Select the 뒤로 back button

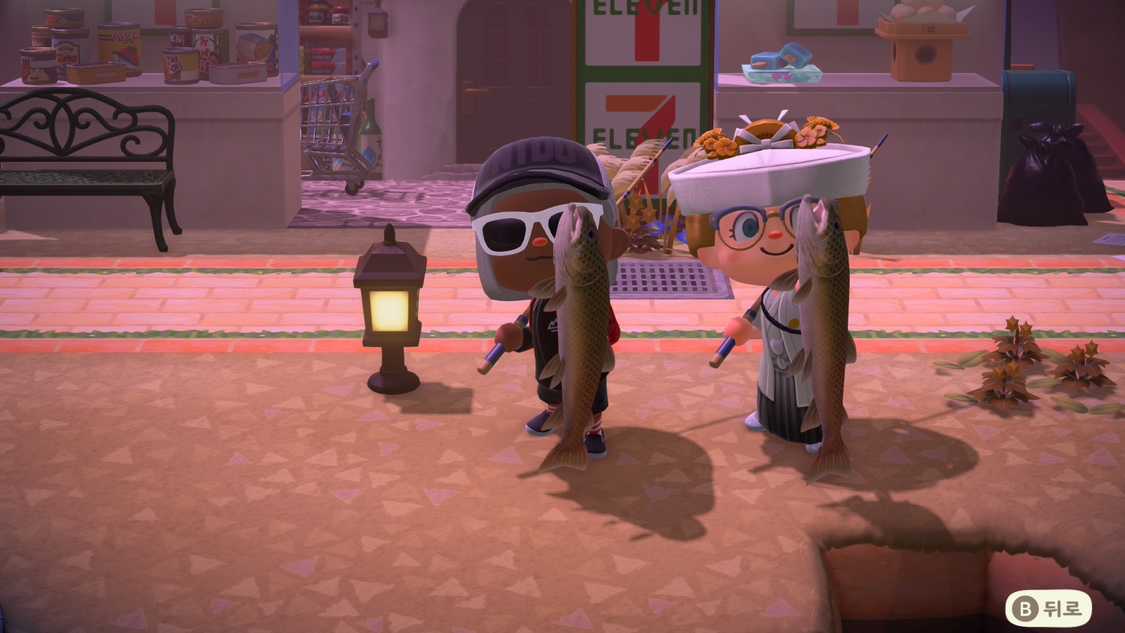tap(1047, 608)
